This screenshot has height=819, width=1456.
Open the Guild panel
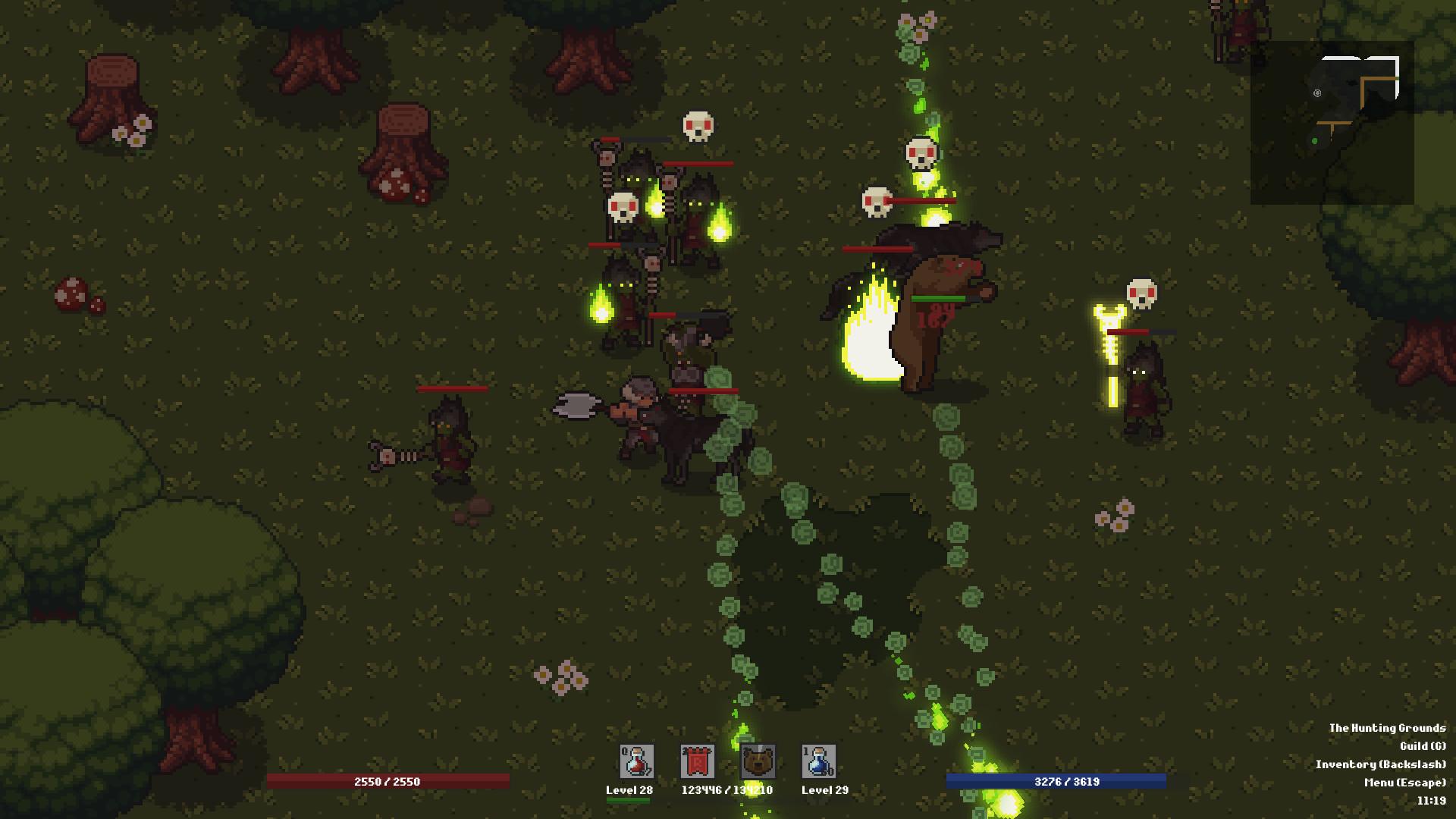pos(1423,746)
